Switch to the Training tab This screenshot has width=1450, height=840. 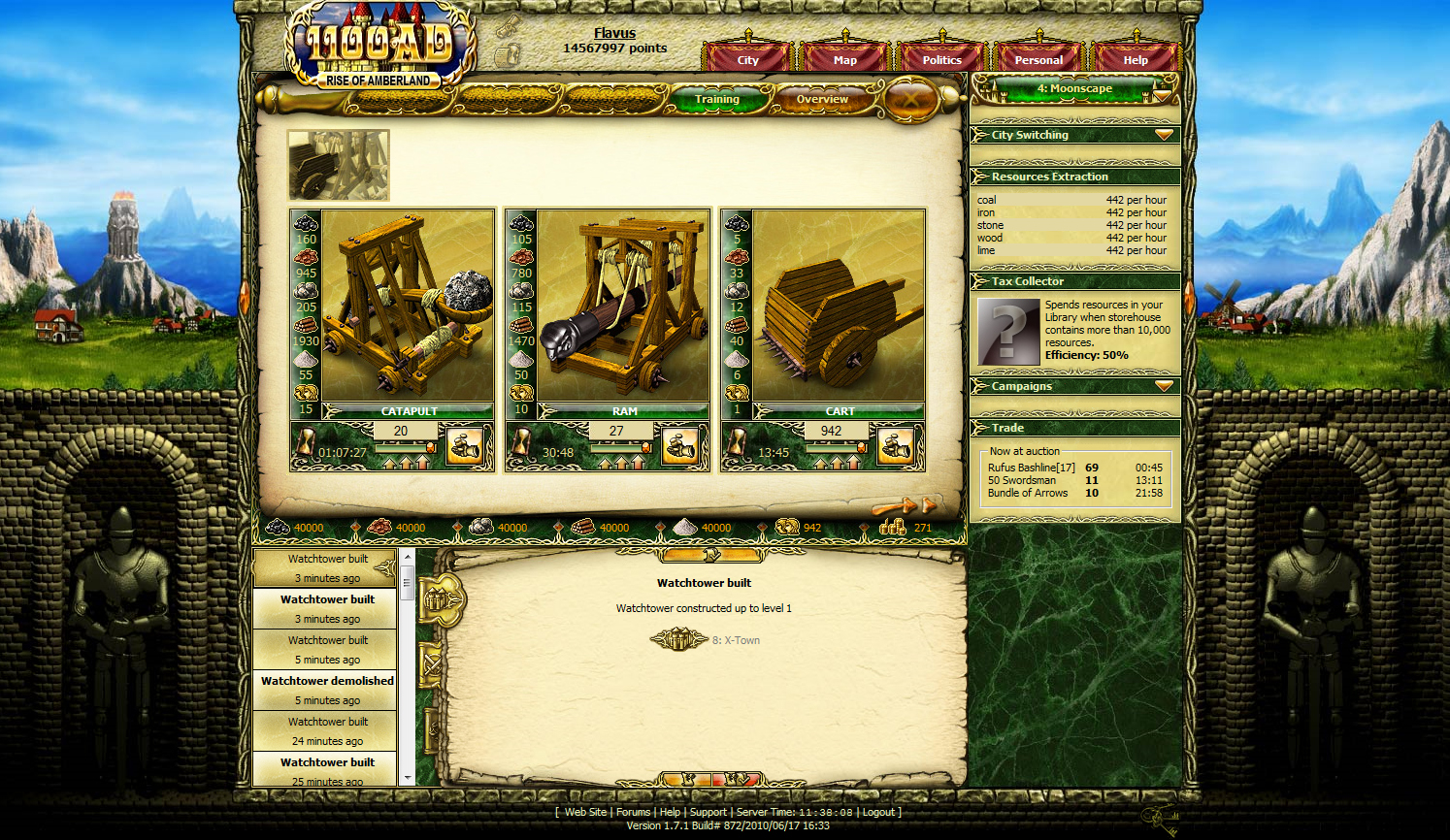(x=717, y=99)
